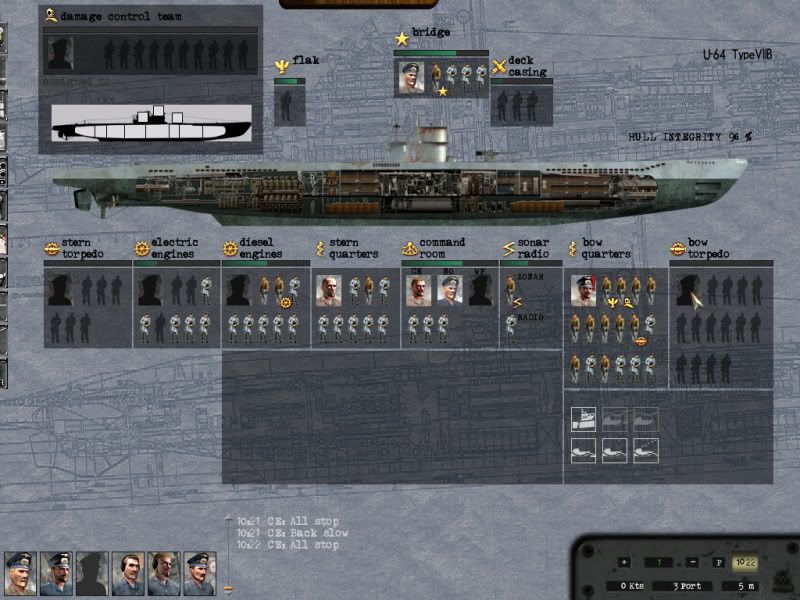Click the deck casing crossed-guns icon
The image size is (800, 600).
[499, 67]
